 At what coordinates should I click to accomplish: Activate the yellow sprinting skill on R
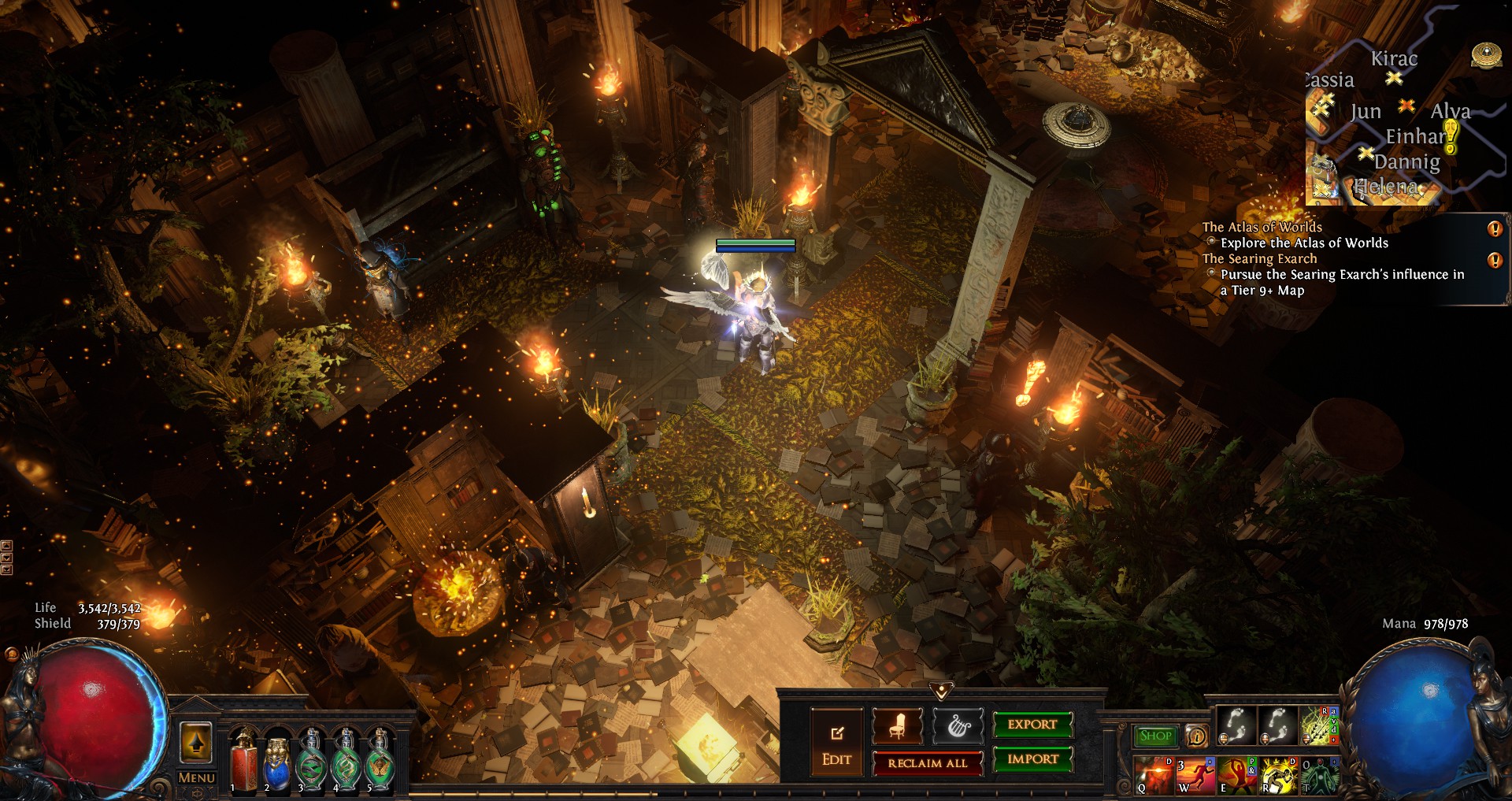click(1279, 775)
